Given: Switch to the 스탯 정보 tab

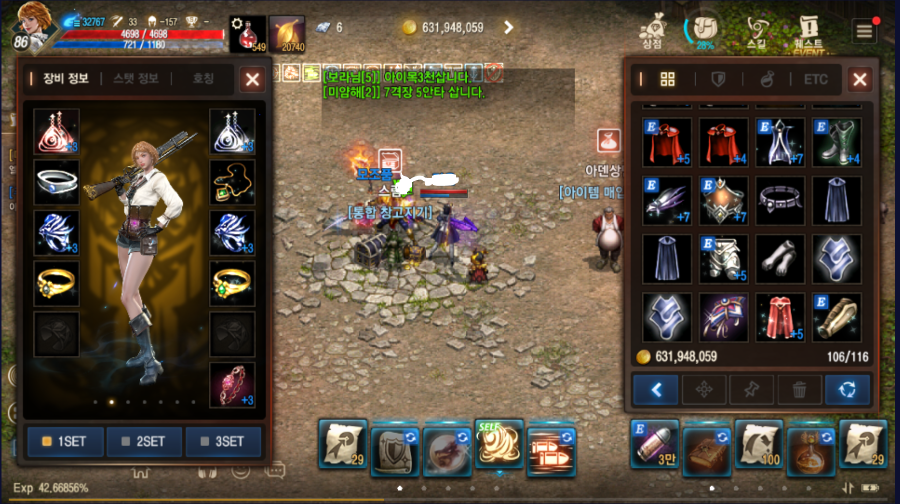Looking at the screenshot, I should pos(137,78).
